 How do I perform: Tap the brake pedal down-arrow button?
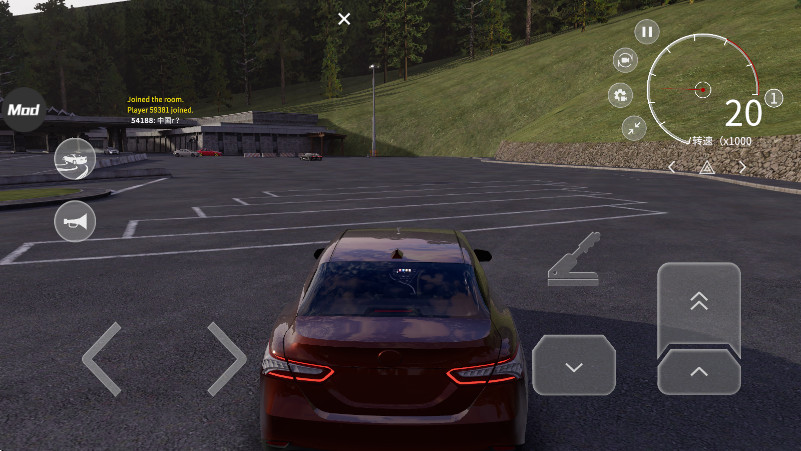coord(574,366)
